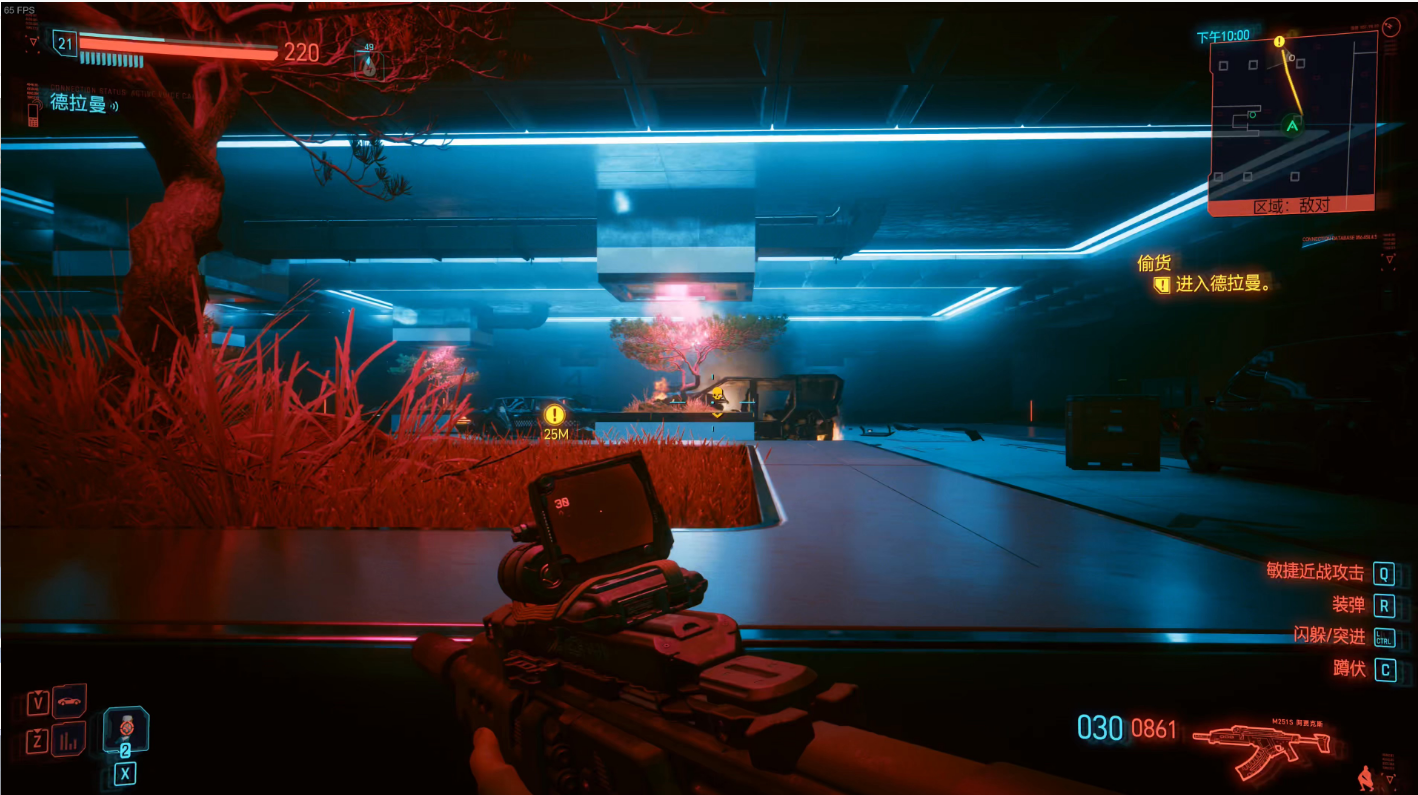Click the phone icon beside the caller name
The image size is (1418, 795).
[x=33, y=111]
